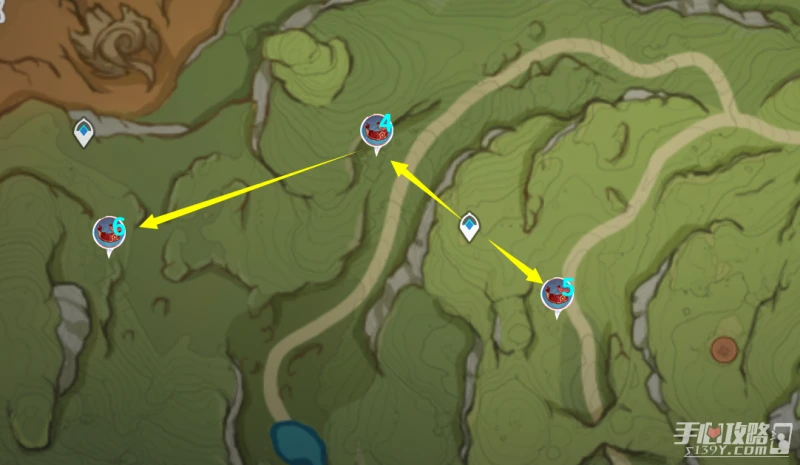Select the enemy map marker numbered 4

tap(377, 130)
